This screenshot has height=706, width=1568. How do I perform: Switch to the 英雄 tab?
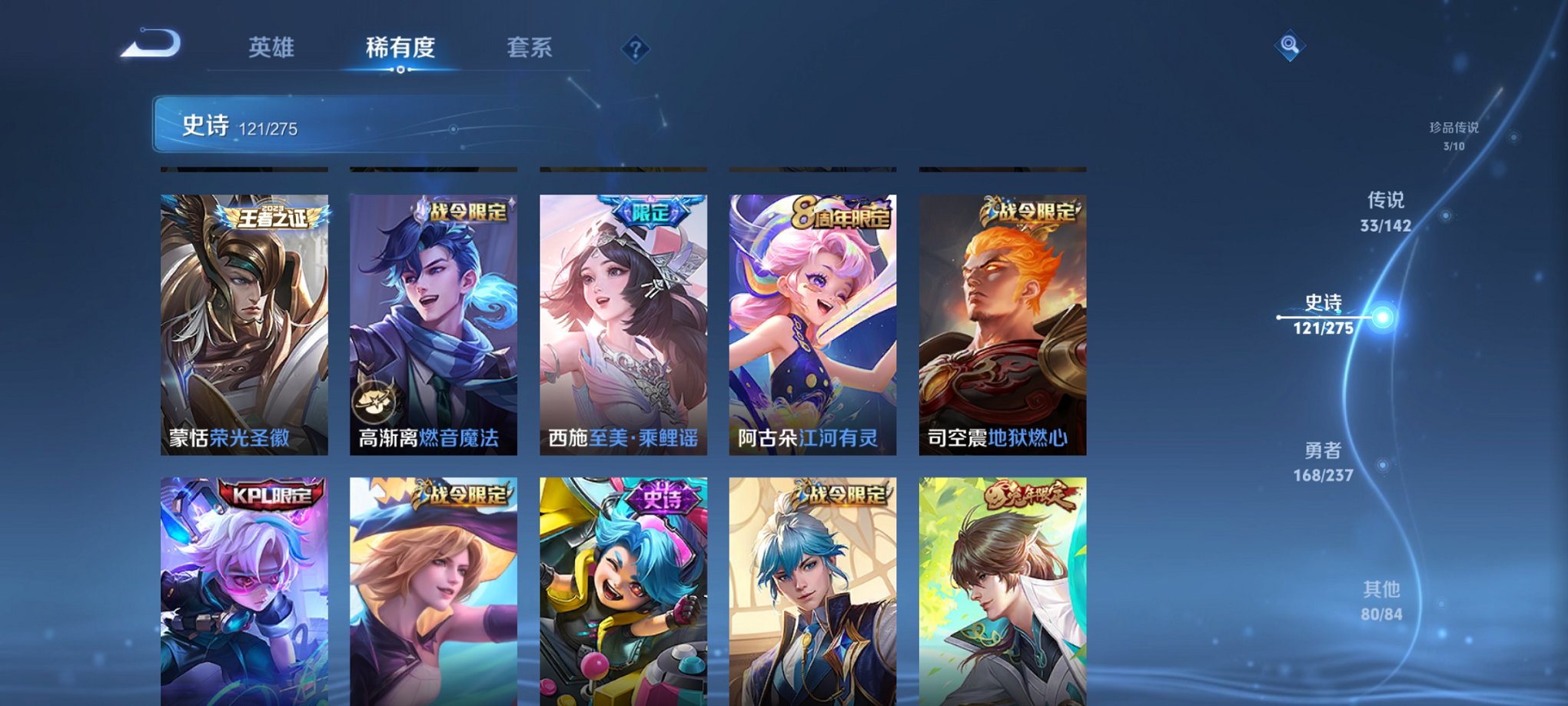point(273,48)
